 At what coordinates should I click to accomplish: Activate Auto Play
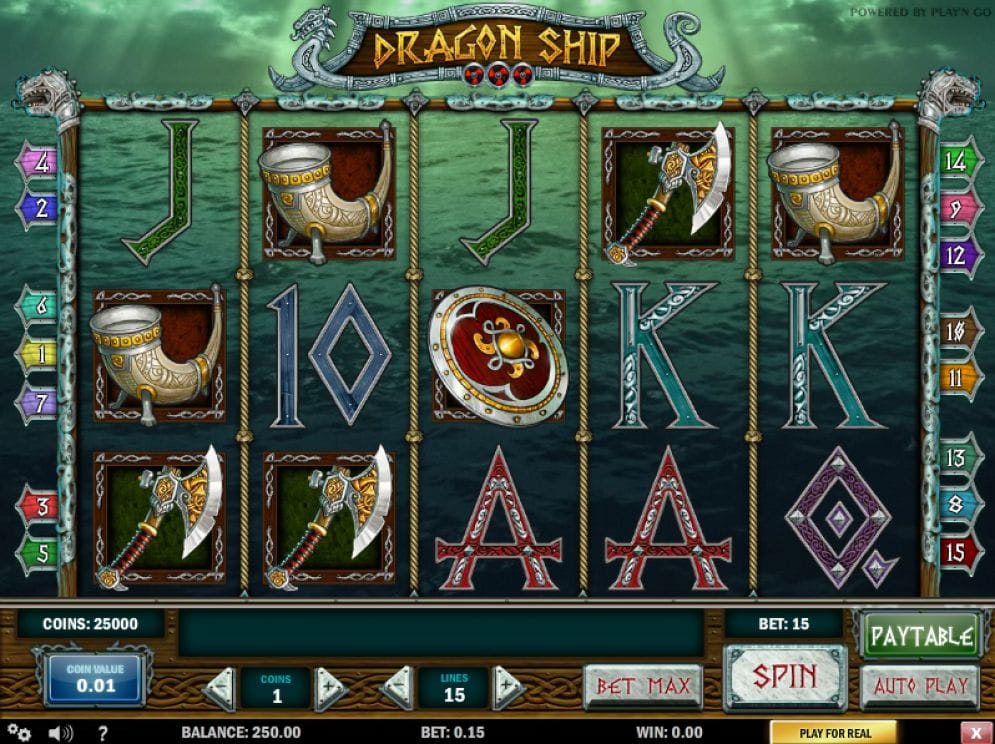pyautogui.click(x=920, y=686)
